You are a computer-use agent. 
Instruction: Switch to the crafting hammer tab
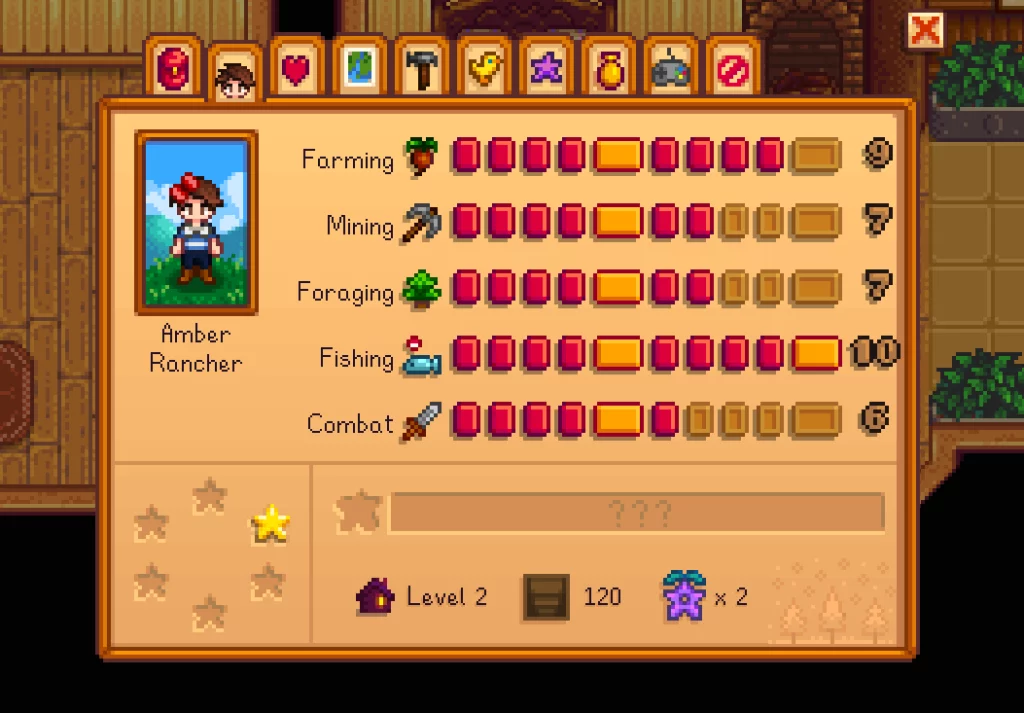pos(421,68)
